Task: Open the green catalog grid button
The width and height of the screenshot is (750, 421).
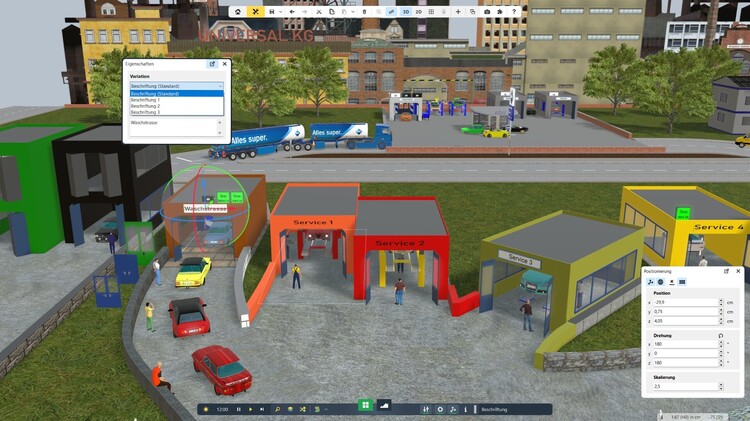Action: tap(365, 405)
